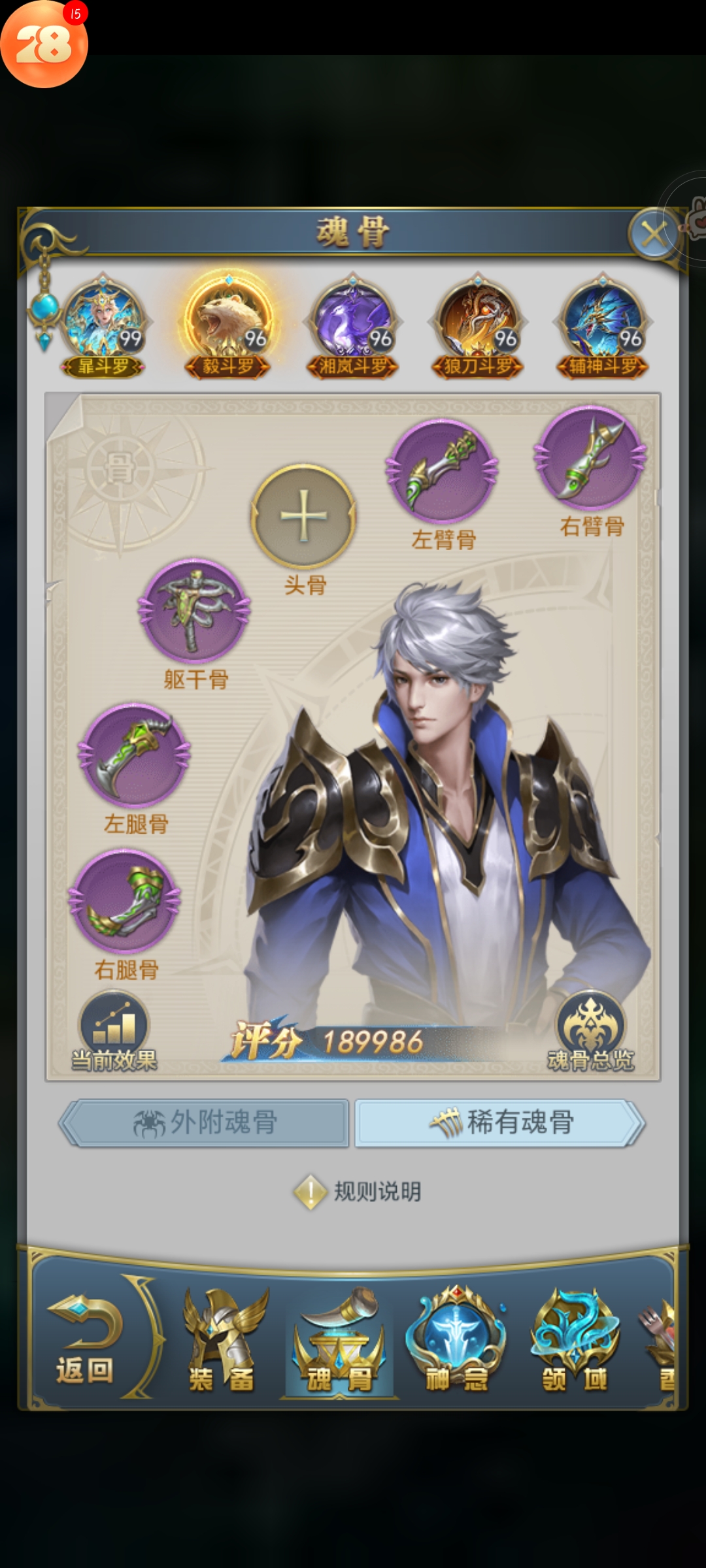
Task: Go back with the 返回 button
Action: coord(85,1338)
